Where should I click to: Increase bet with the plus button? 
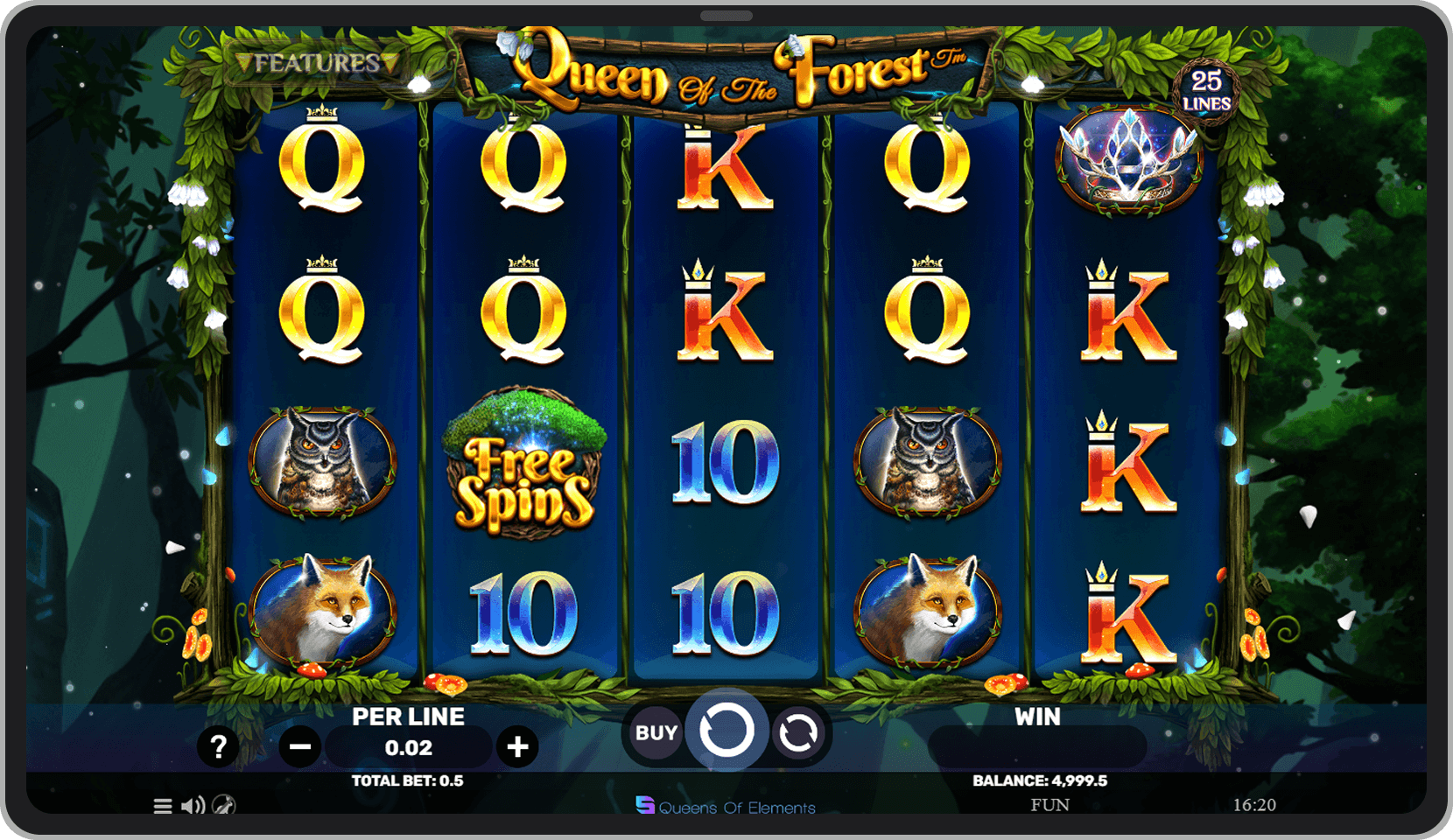coord(518,746)
